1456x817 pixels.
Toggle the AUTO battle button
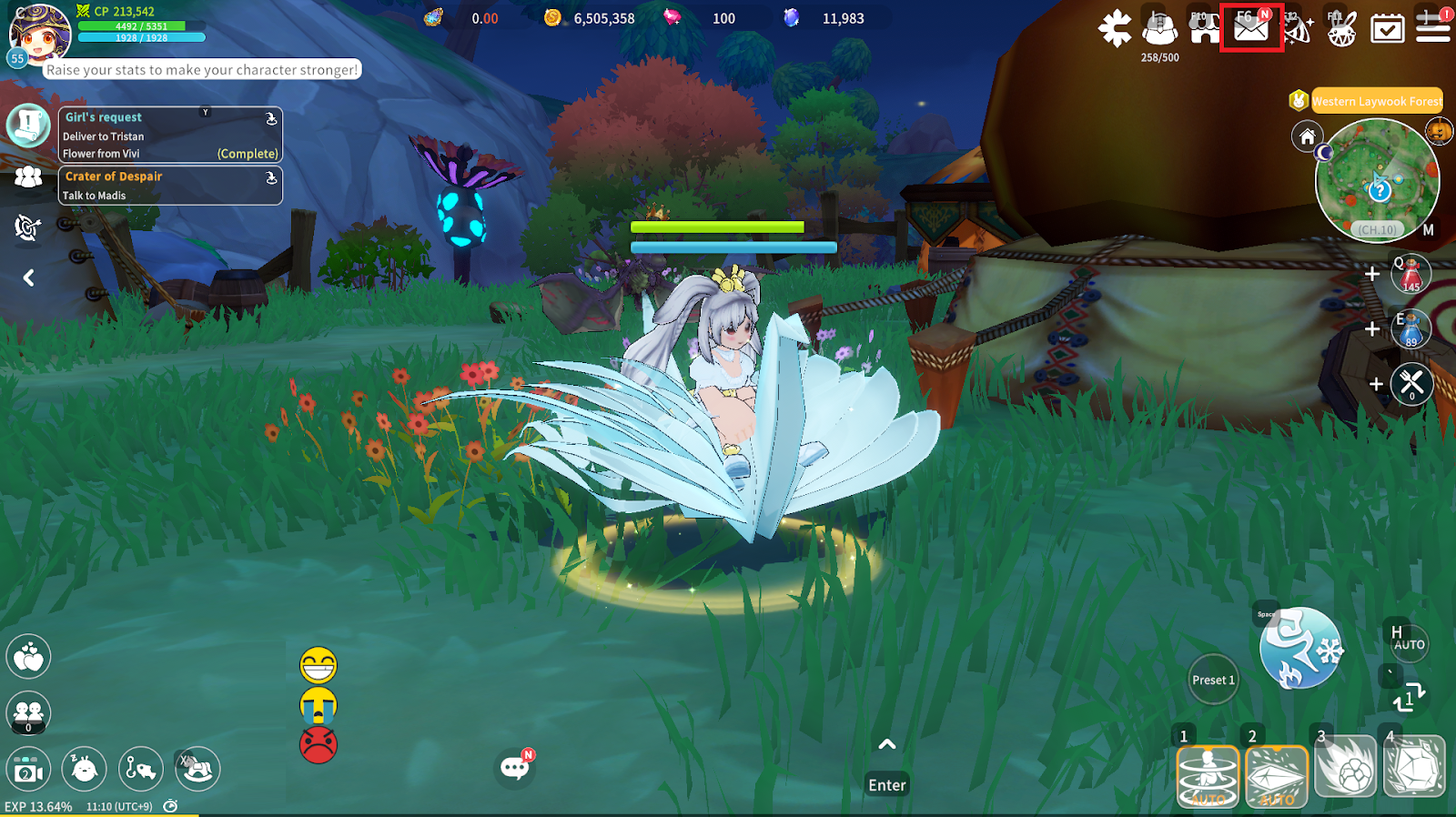click(1407, 641)
